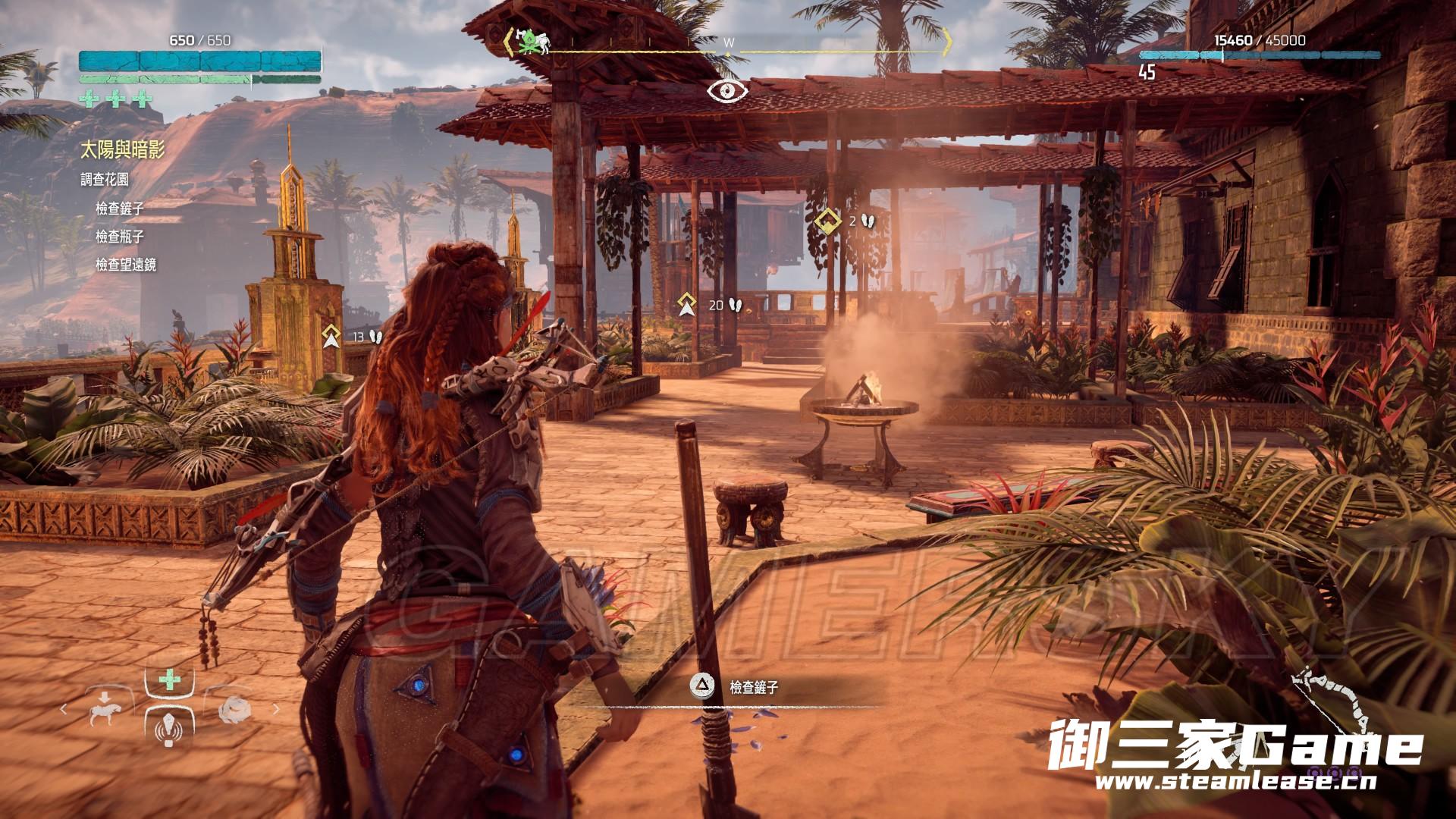Select the 太陽與暗影 quest title
Screen dimensions: 1456x819
(x=122, y=150)
